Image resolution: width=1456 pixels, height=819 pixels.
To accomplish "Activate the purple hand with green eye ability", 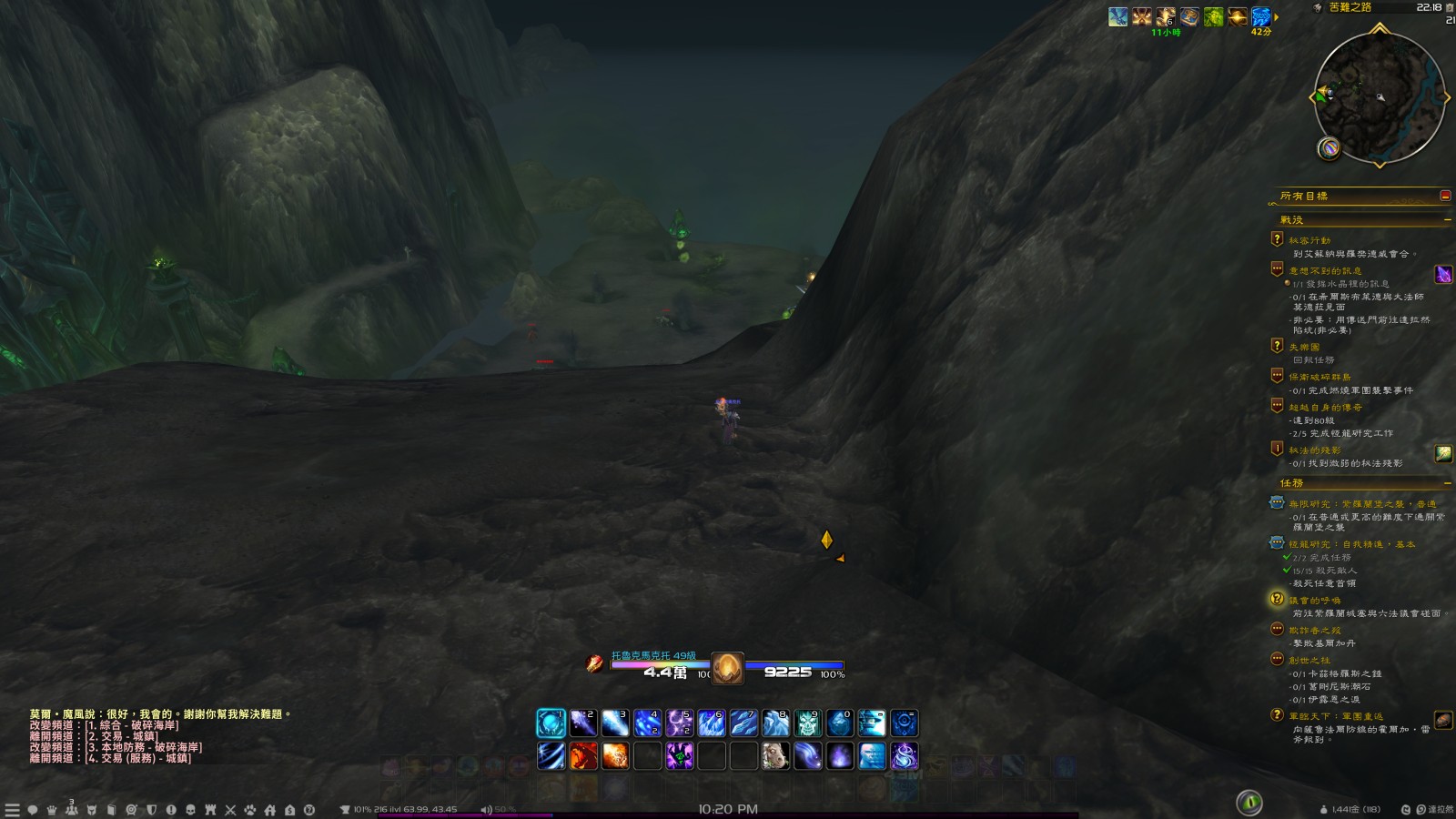I will click(x=680, y=755).
